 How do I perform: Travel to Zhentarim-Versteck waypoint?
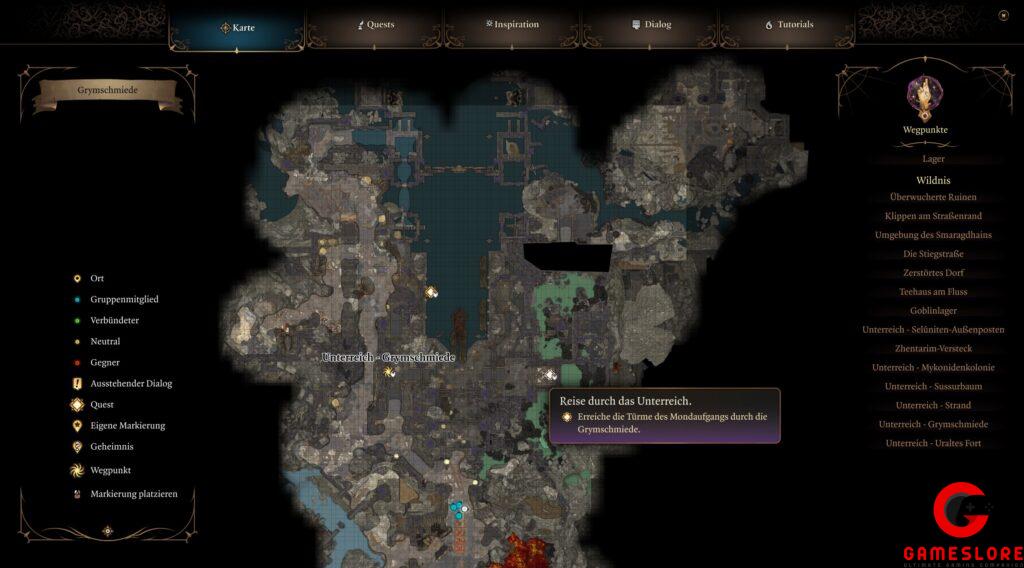tap(933, 349)
